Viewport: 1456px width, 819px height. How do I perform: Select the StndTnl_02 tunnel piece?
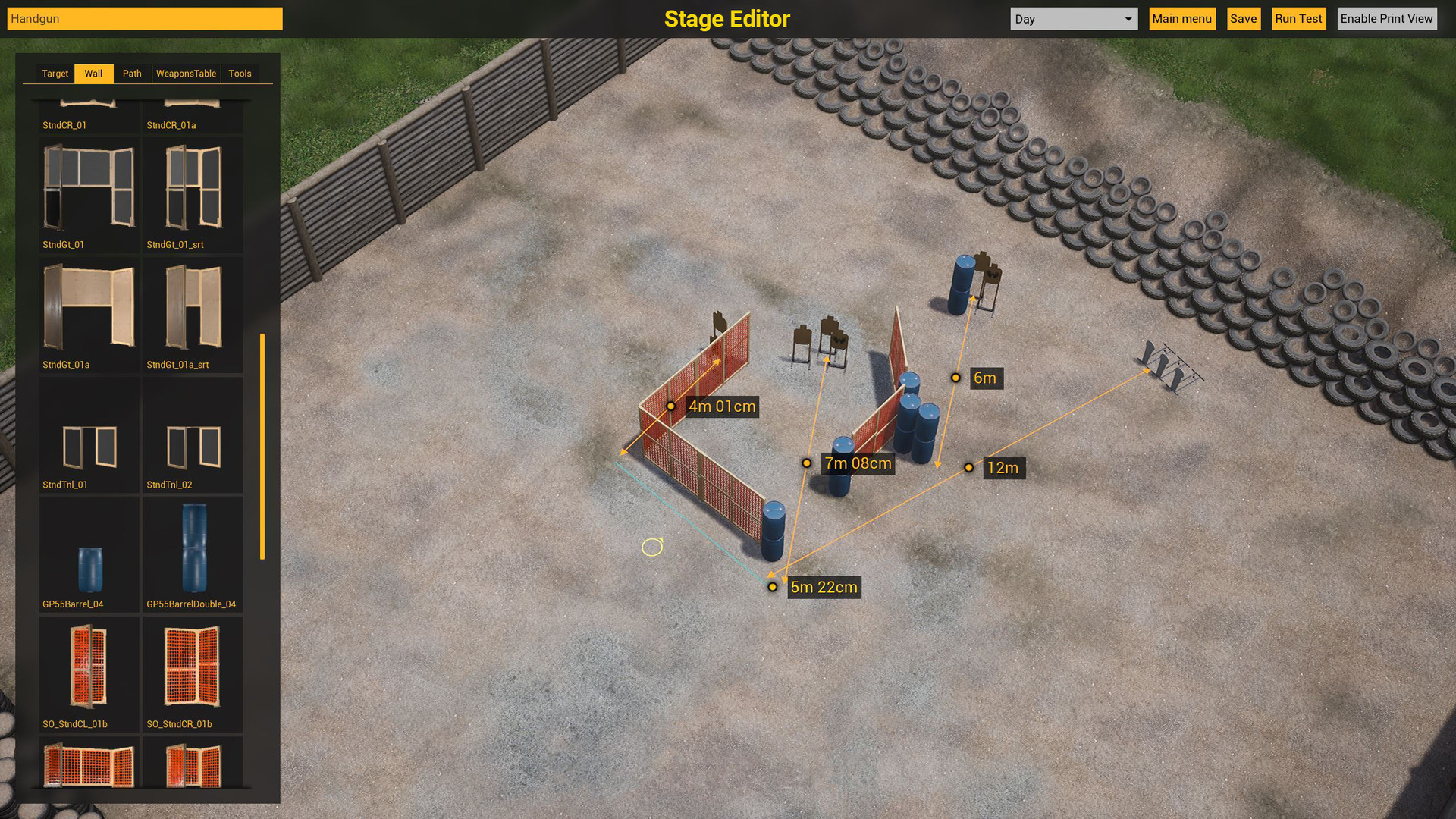192,432
